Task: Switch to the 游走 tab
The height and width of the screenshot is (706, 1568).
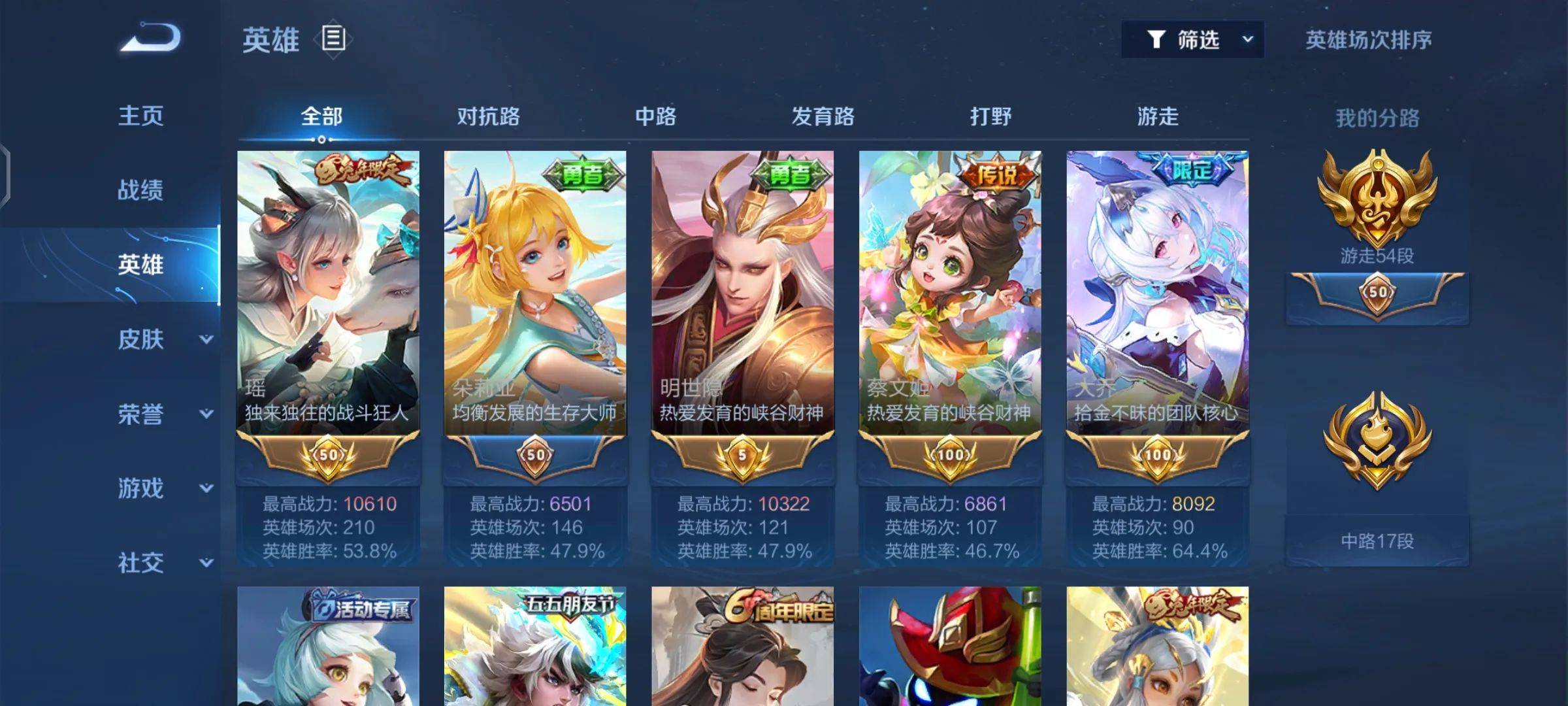Action: click(x=1158, y=117)
